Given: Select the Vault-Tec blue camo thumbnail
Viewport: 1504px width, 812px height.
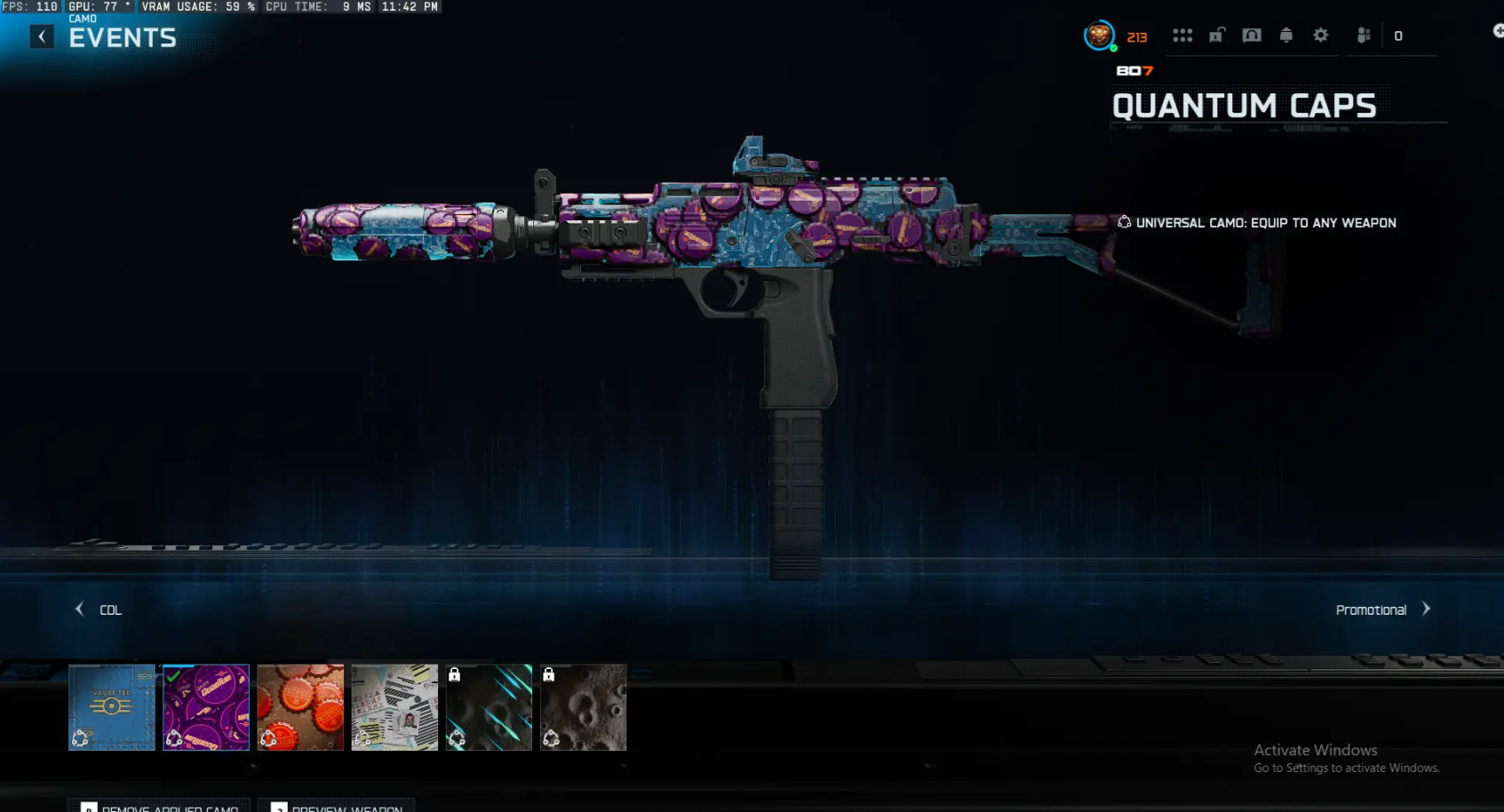Looking at the screenshot, I should pyautogui.click(x=111, y=707).
